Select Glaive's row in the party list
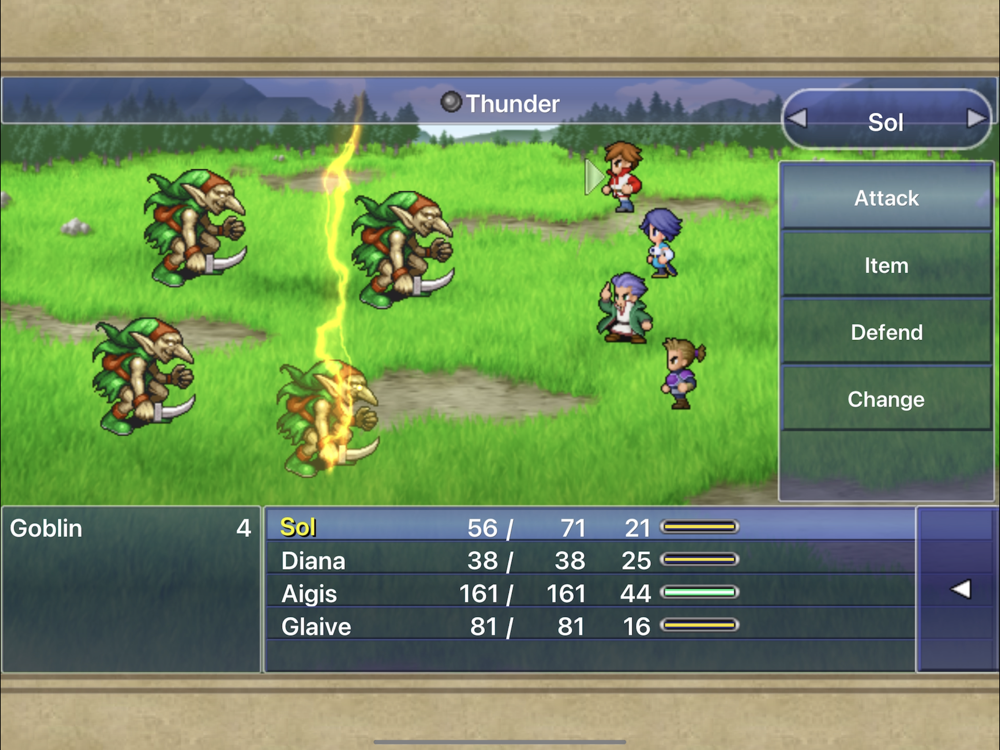 (x=590, y=627)
